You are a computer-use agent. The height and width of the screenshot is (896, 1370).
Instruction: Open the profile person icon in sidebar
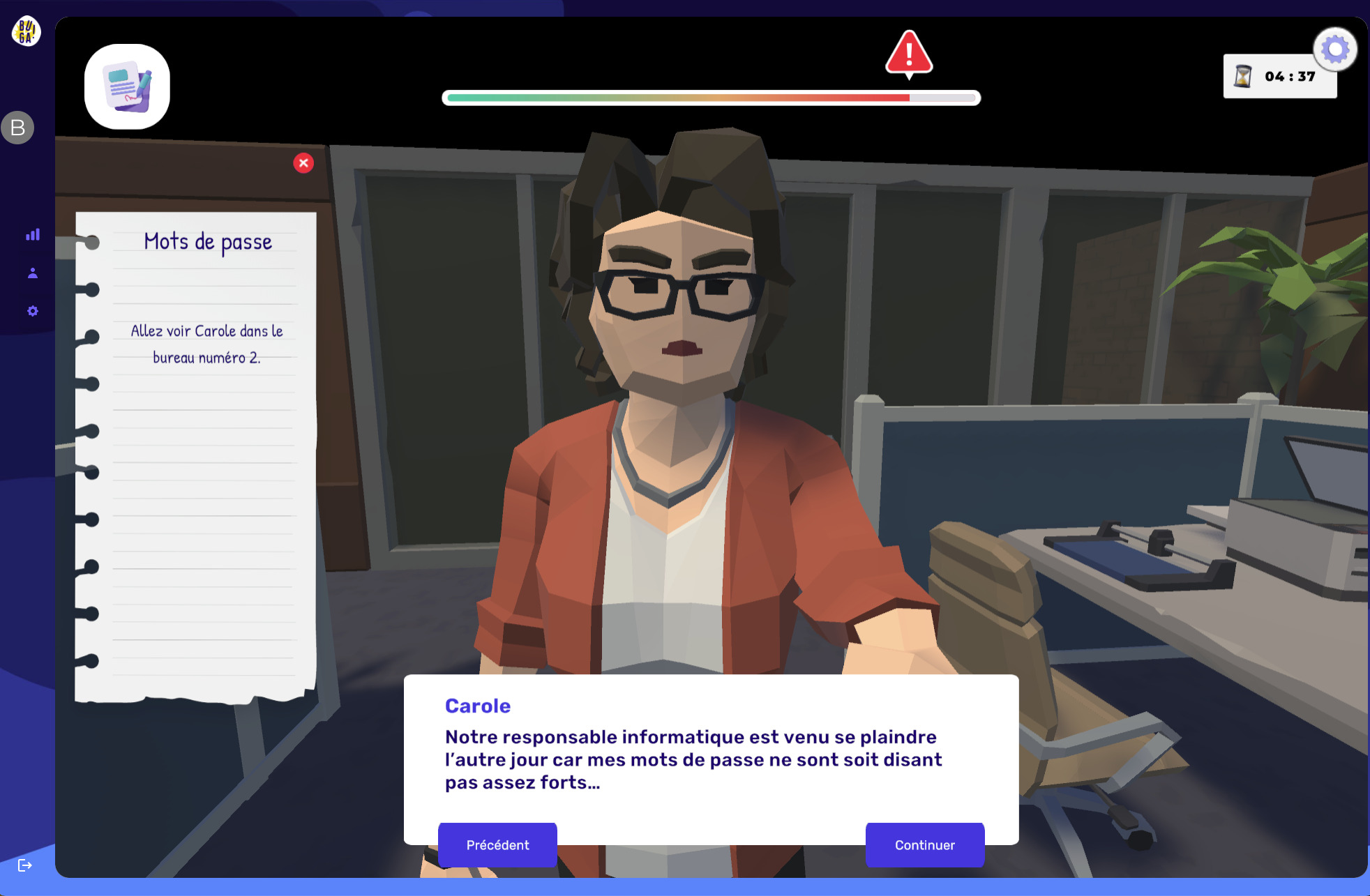pyautogui.click(x=33, y=273)
